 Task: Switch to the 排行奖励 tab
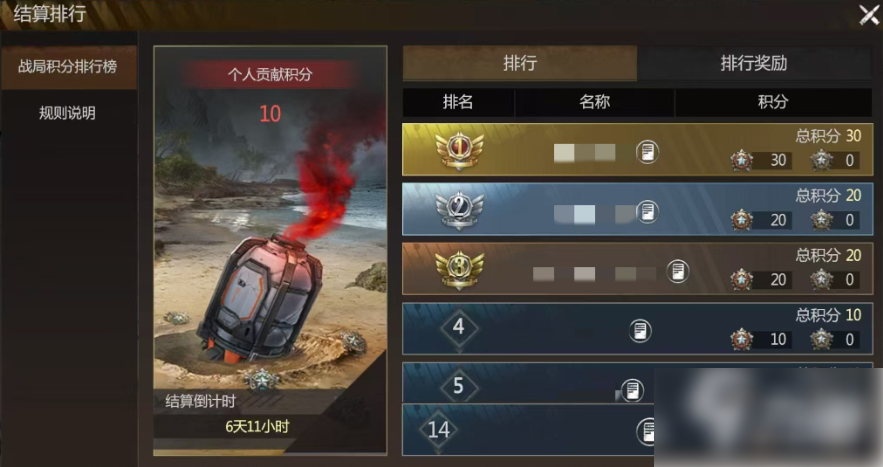coord(753,63)
